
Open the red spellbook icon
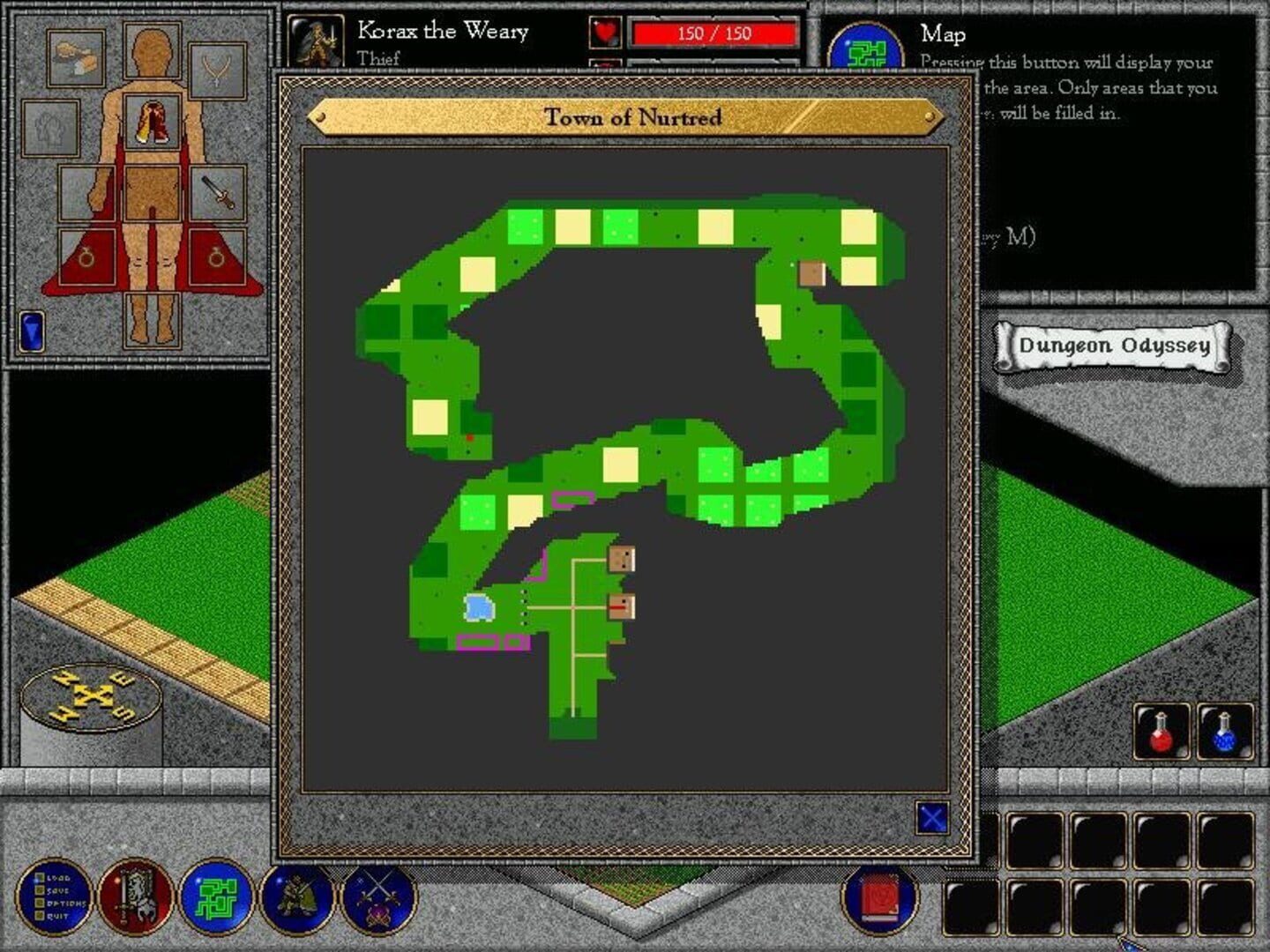click(879, 902)
